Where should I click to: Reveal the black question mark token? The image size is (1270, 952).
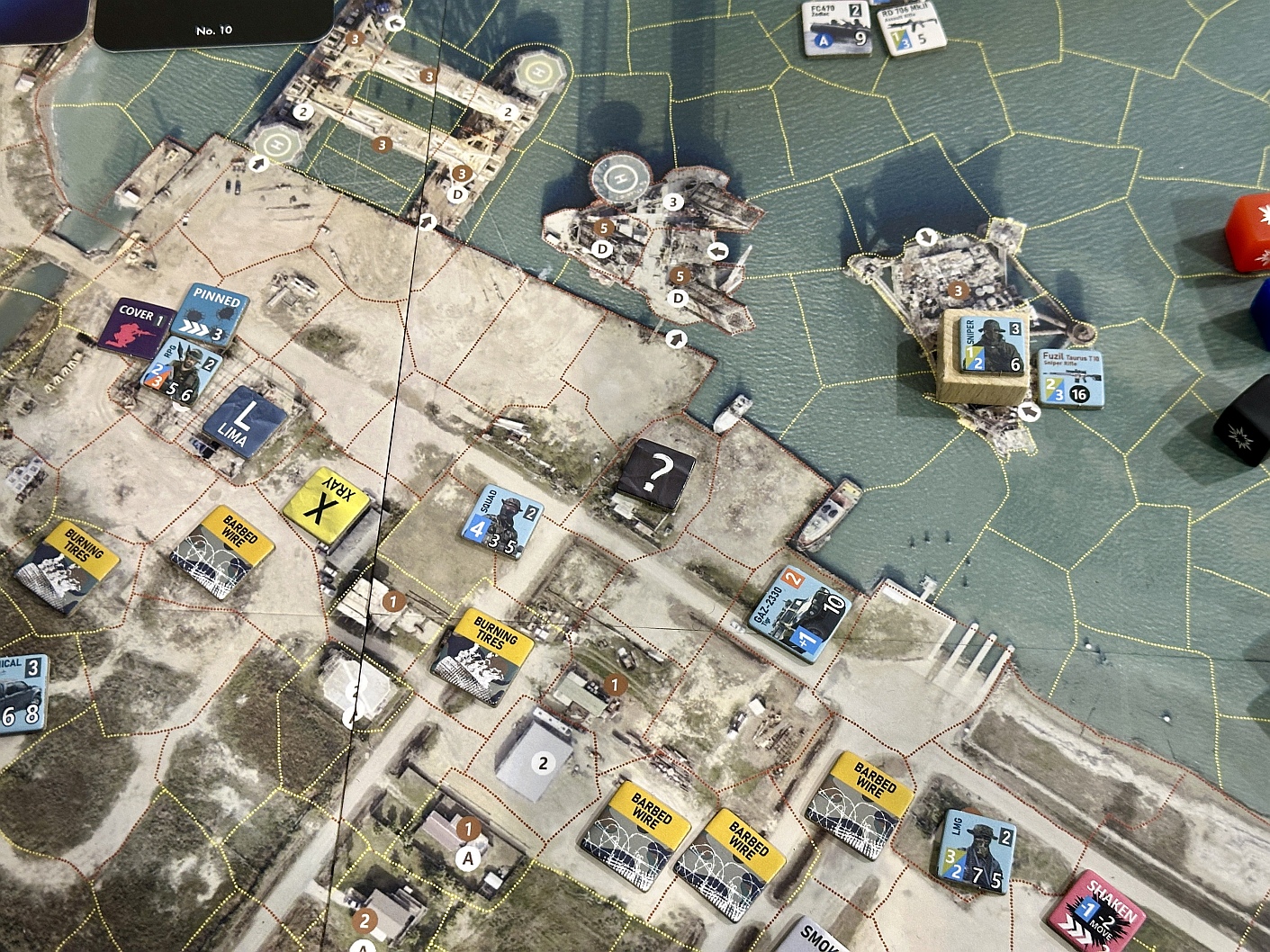pyautogui.click(x=657, y=472)
